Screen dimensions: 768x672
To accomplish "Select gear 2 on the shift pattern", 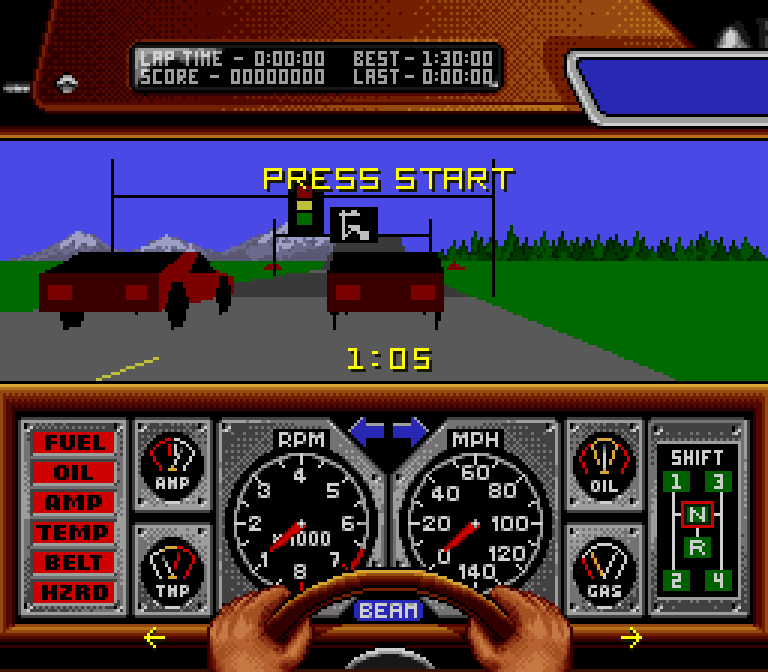I will point(677,580).
